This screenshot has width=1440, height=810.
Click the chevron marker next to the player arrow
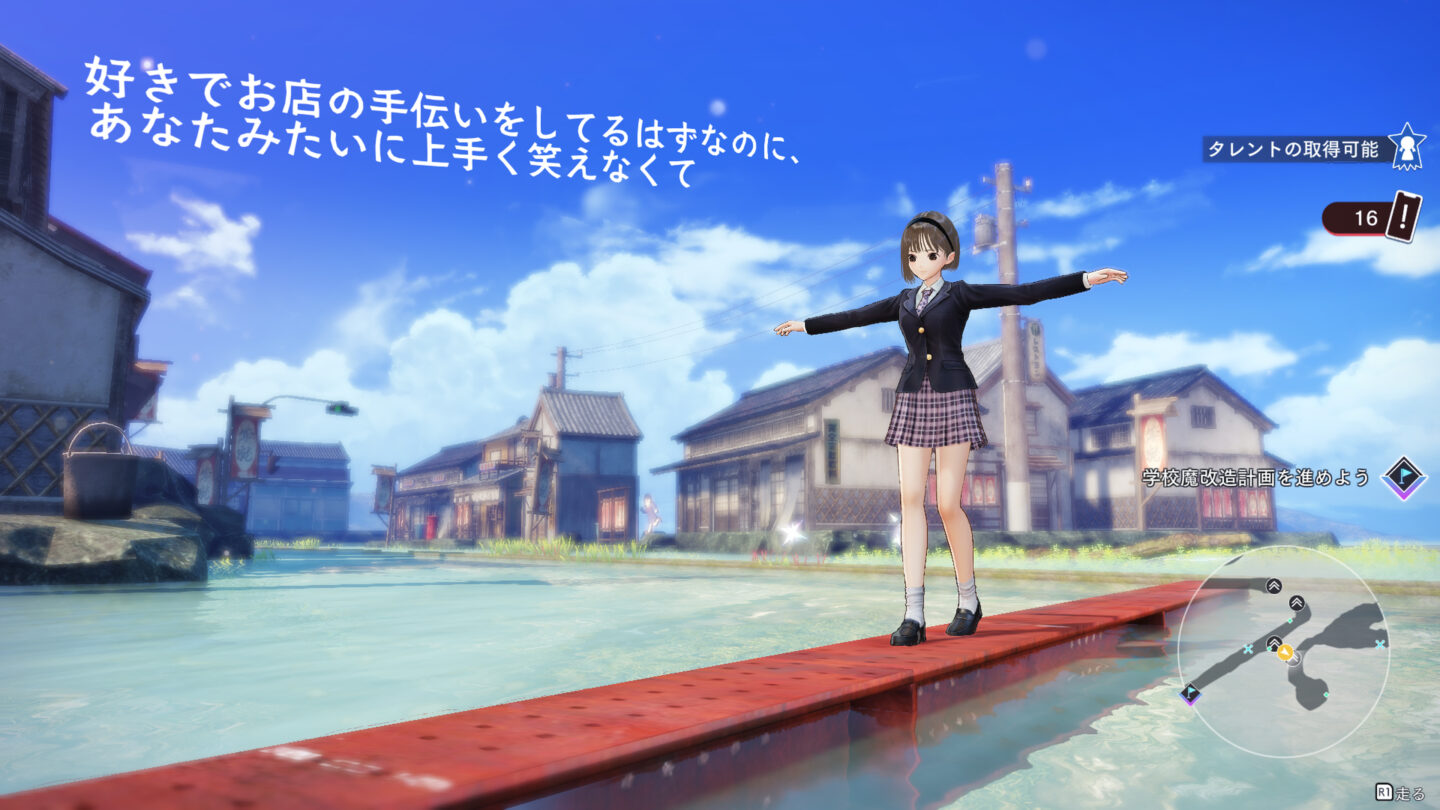coord(1274,643)
